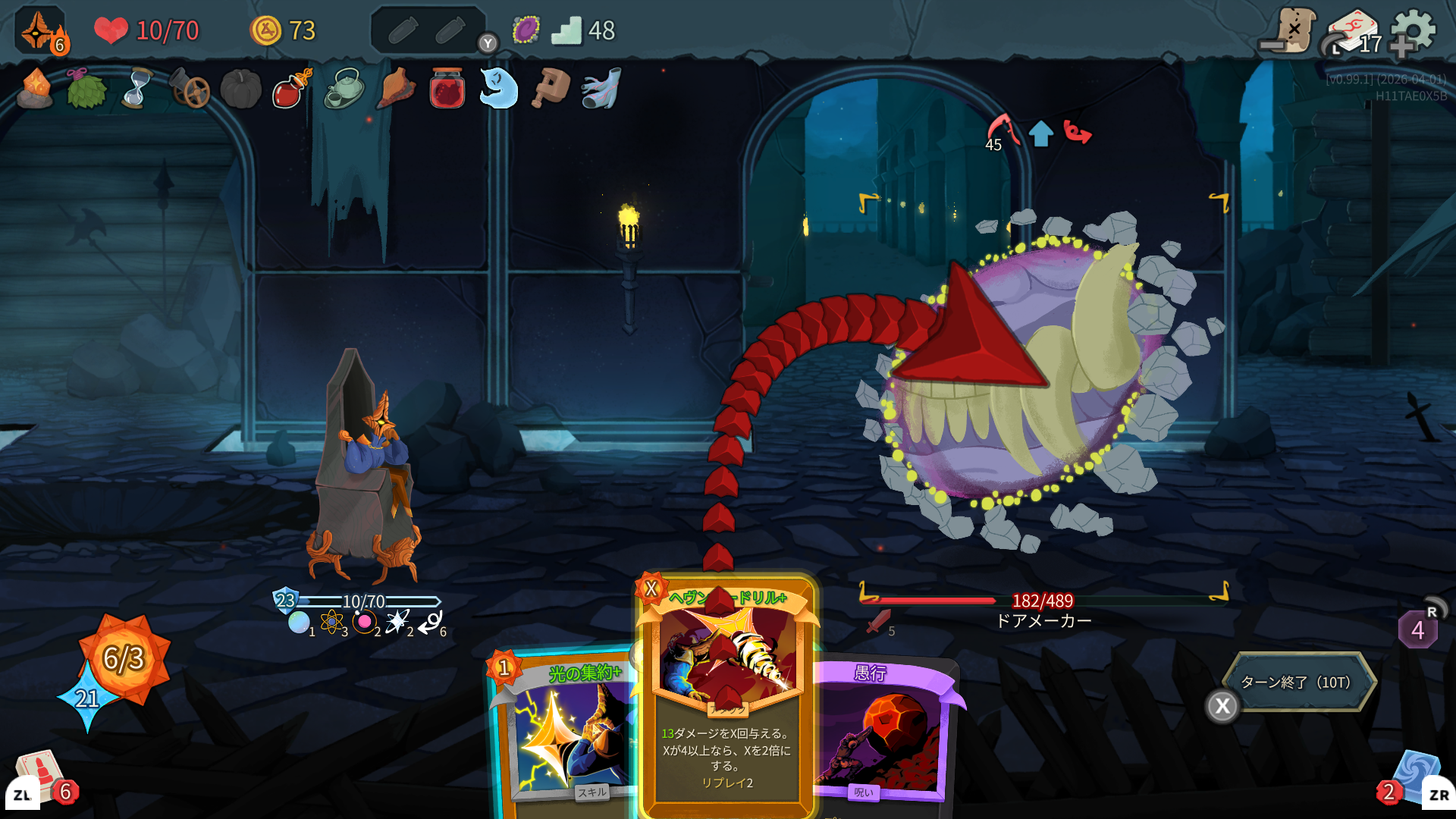View the deck with 17 cards

point(1354,34)
